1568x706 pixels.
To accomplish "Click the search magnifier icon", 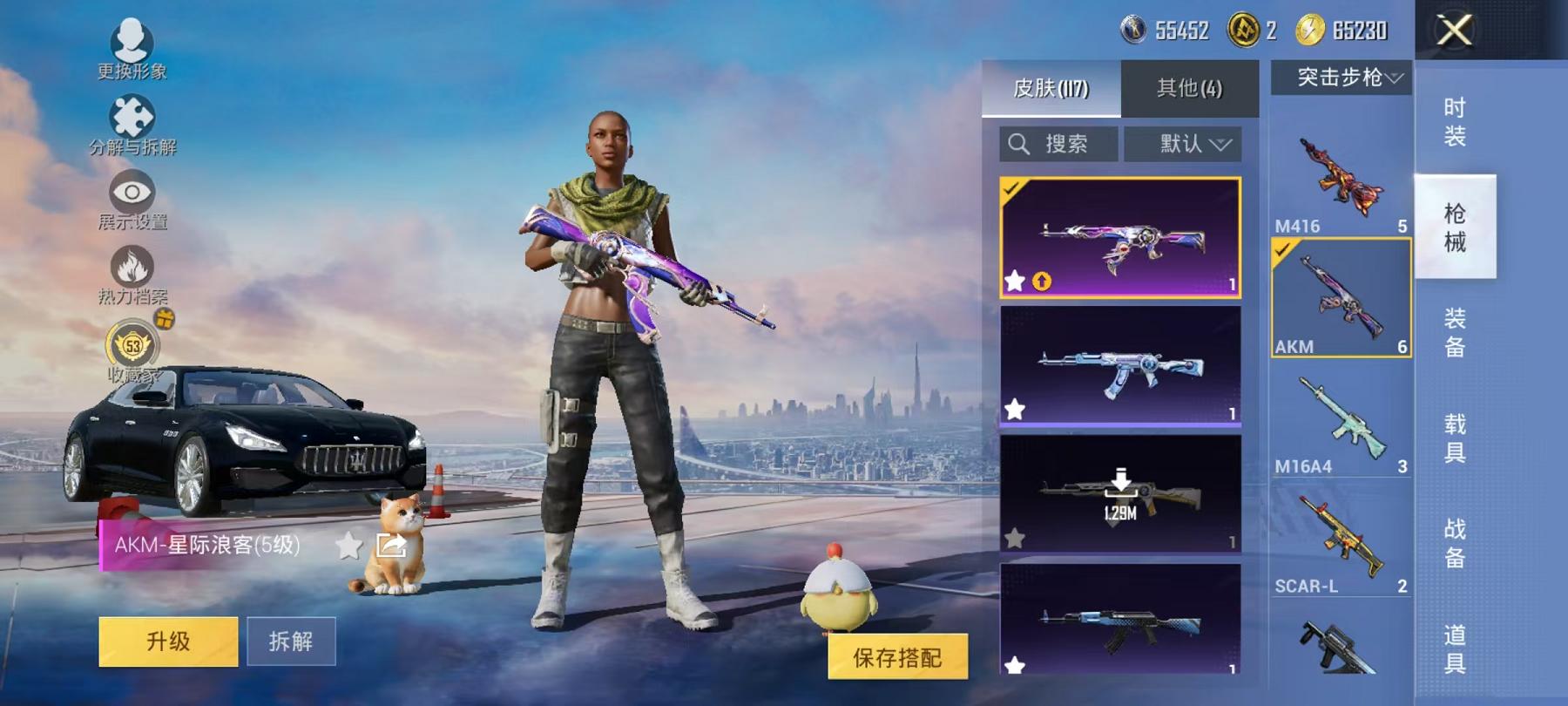I will 1019,144.
